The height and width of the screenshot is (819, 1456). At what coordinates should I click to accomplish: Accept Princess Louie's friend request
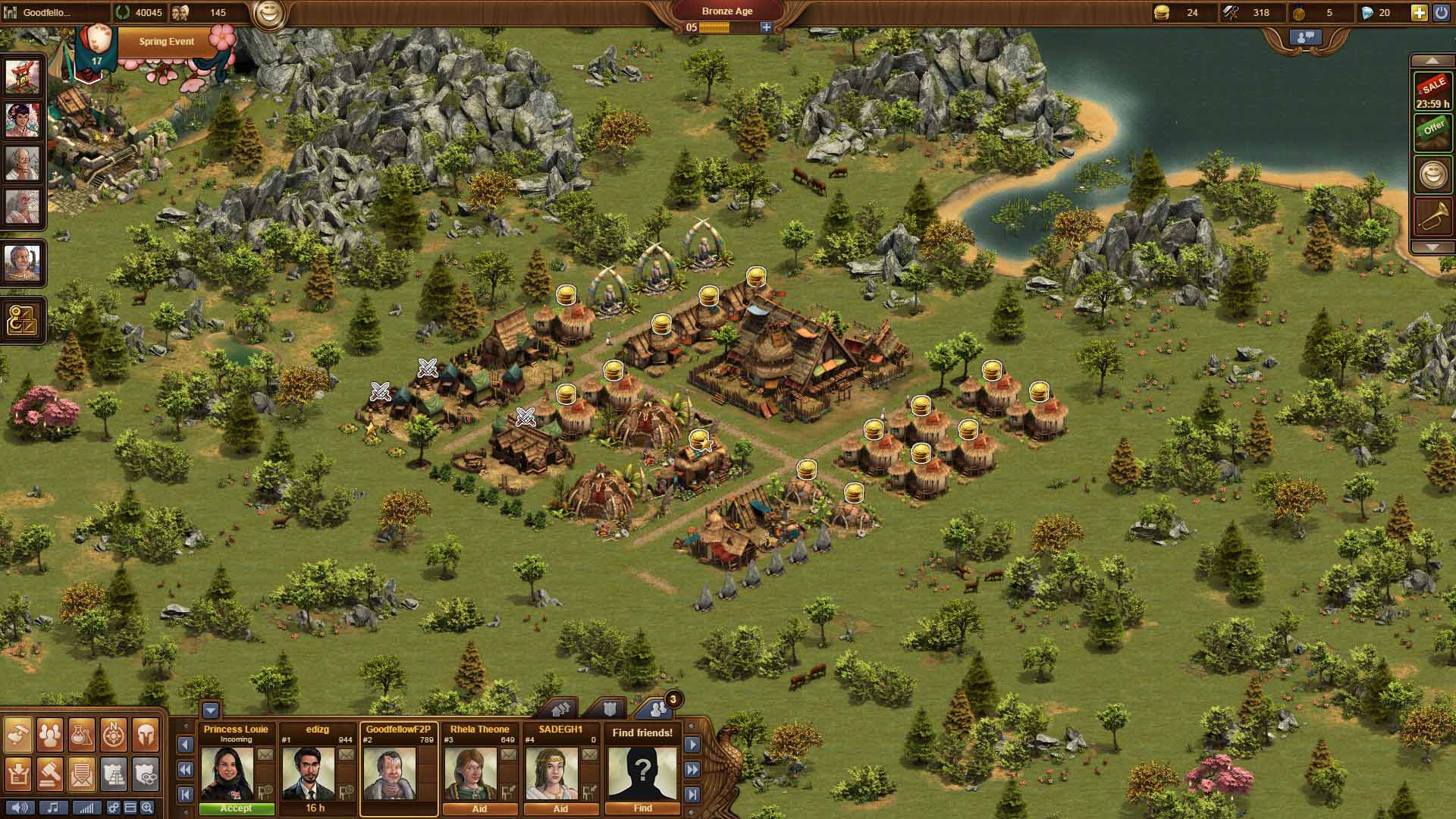click(236, 808)
